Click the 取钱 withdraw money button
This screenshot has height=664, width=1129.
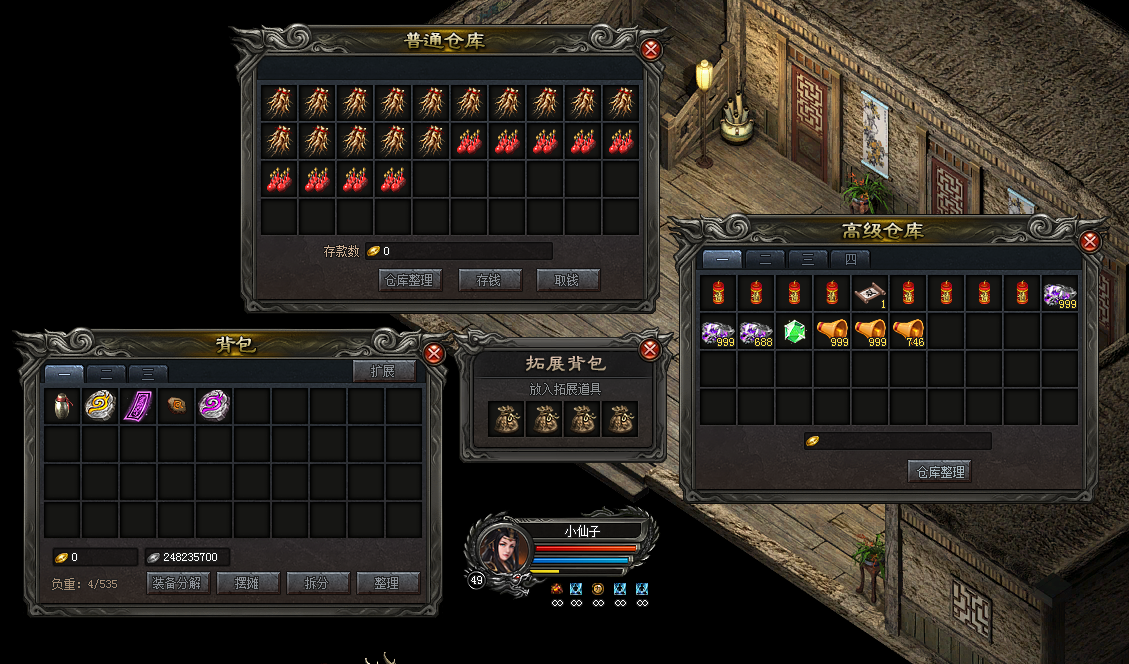(568, 280)
